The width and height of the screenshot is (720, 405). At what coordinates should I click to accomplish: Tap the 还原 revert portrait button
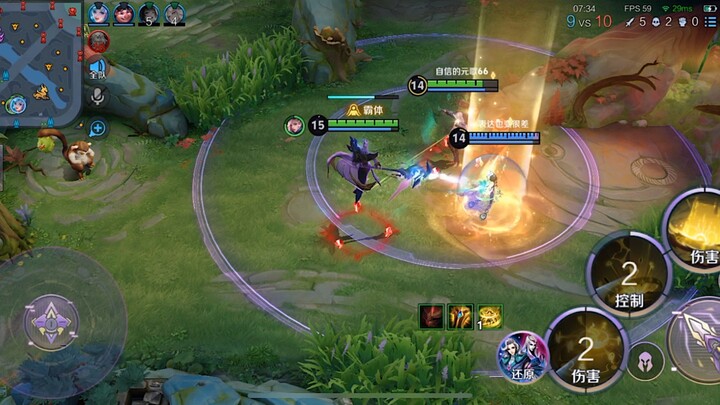pos(523,357)
